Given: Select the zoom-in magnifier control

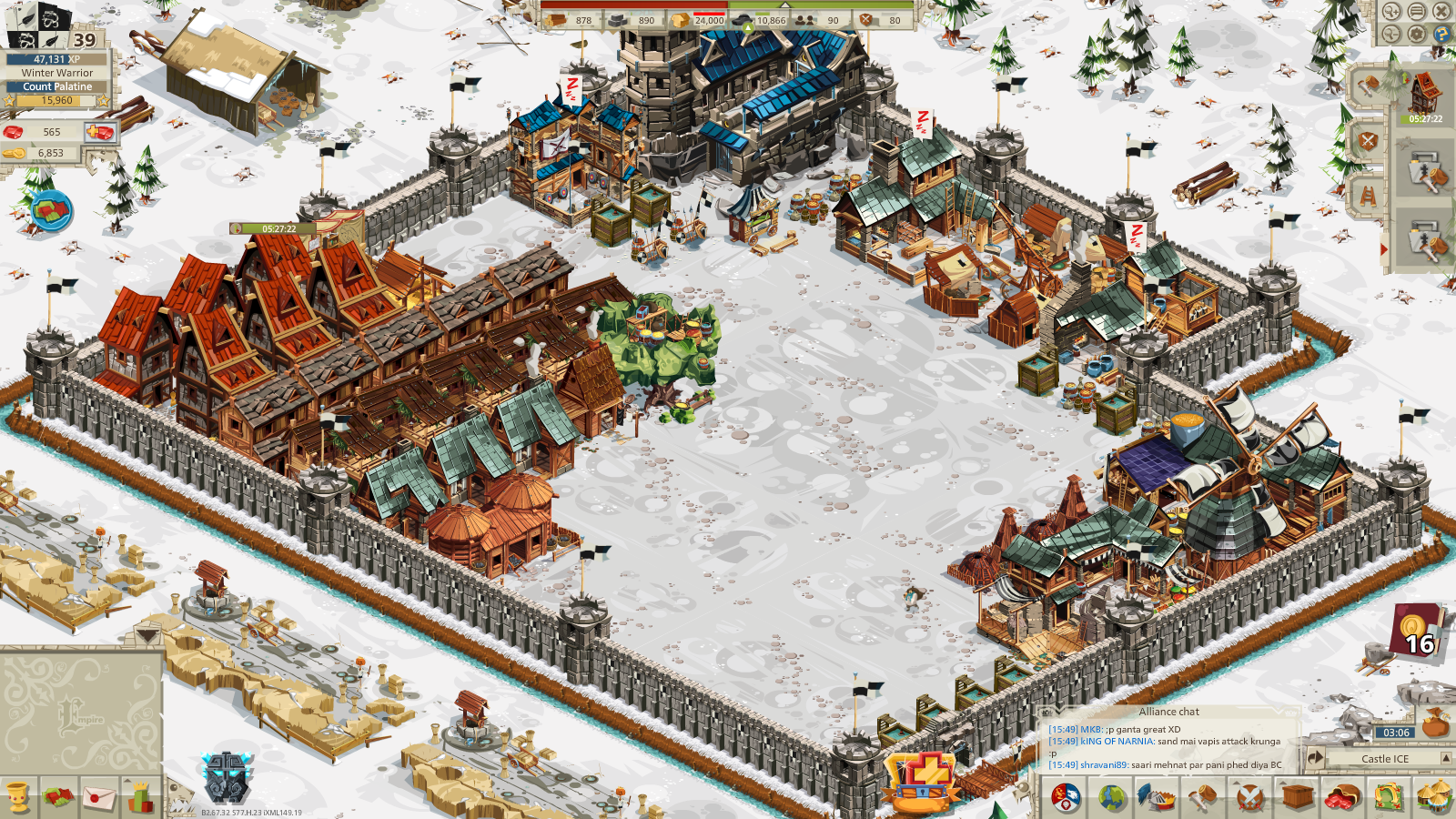Looking at the screenshot, I should 1390,10.
